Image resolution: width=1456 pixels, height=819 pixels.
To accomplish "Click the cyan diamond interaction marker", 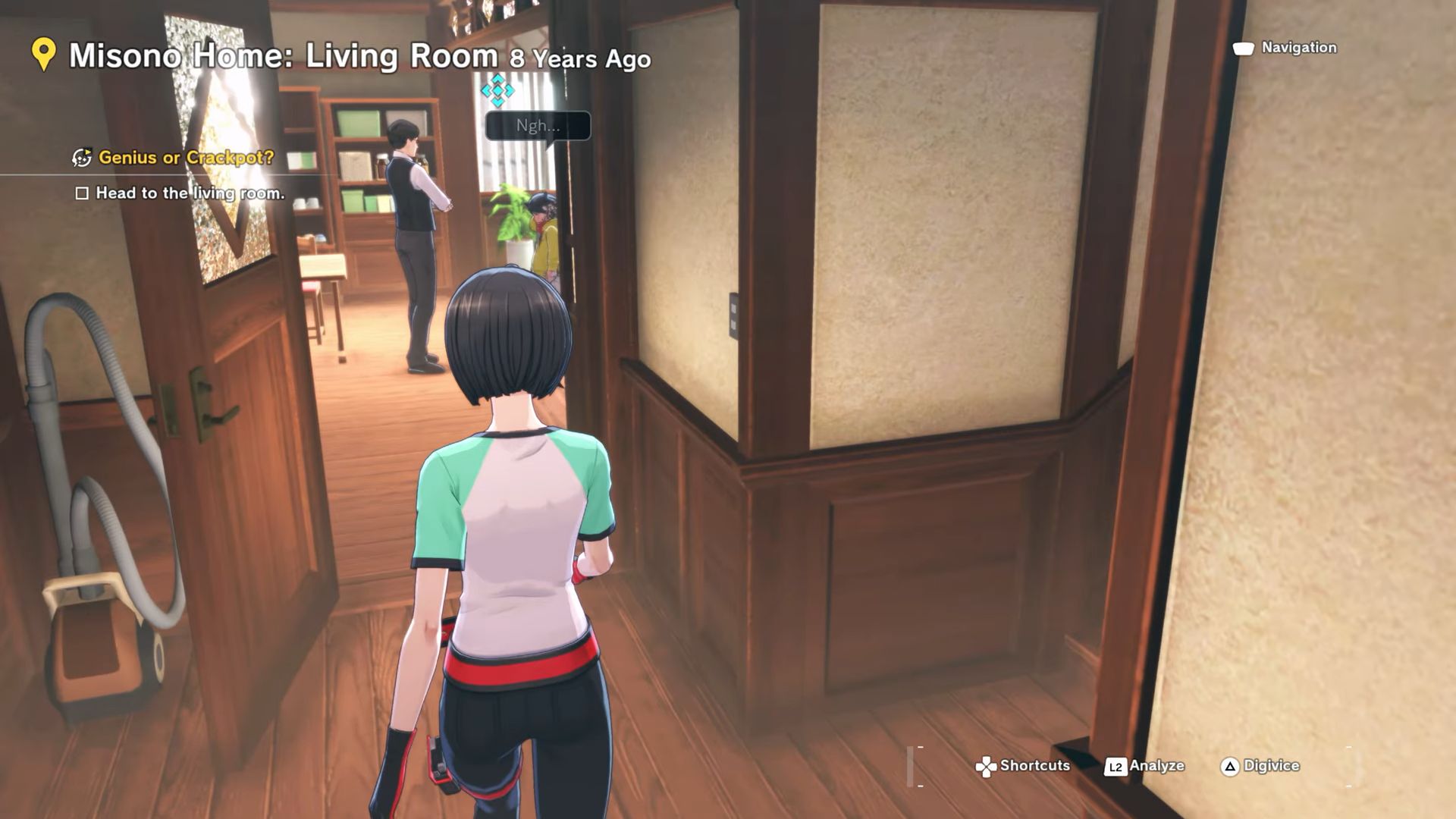I will point(497,90).
